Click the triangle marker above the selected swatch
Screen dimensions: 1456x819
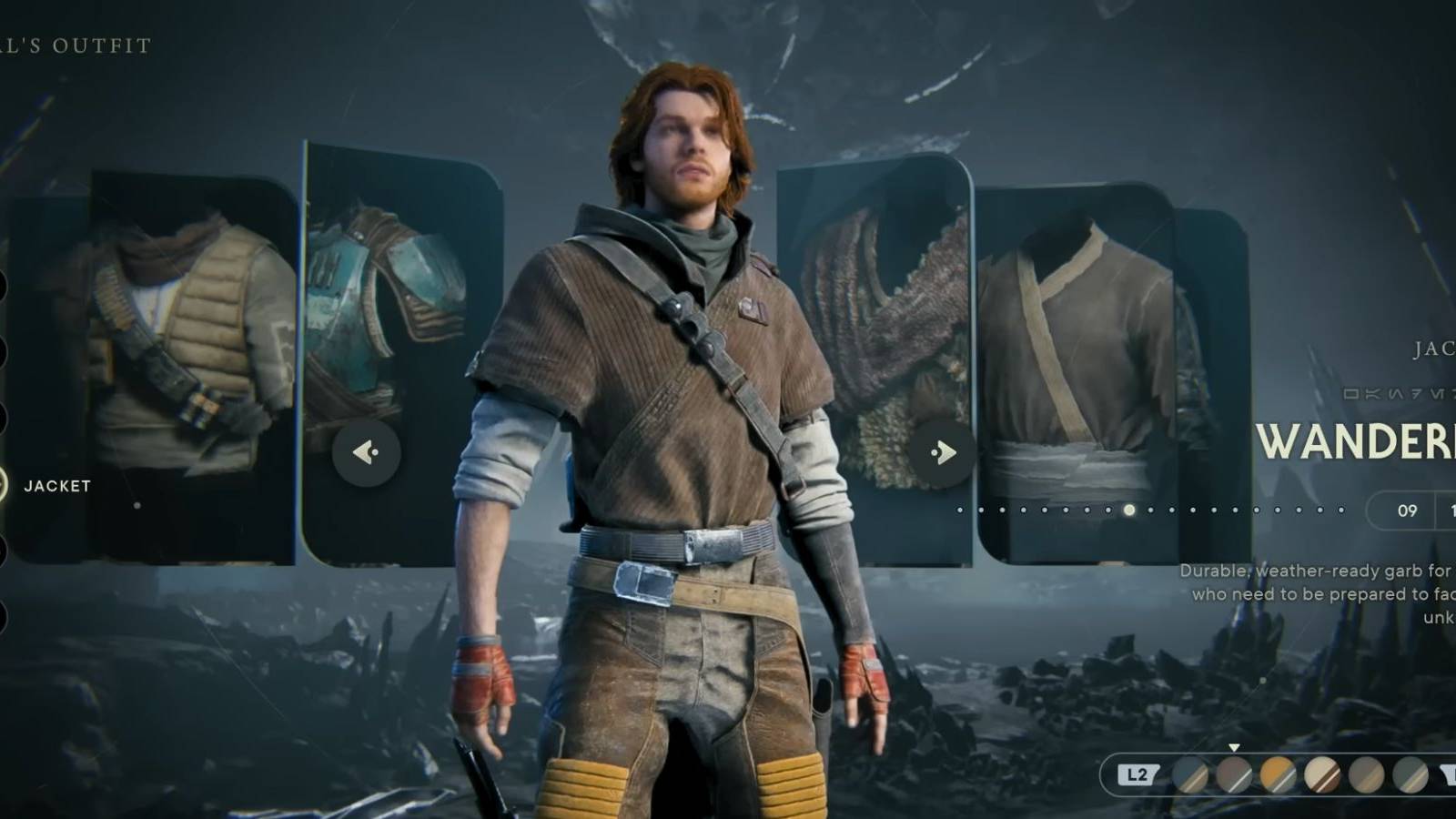[x=1234, y=748]
